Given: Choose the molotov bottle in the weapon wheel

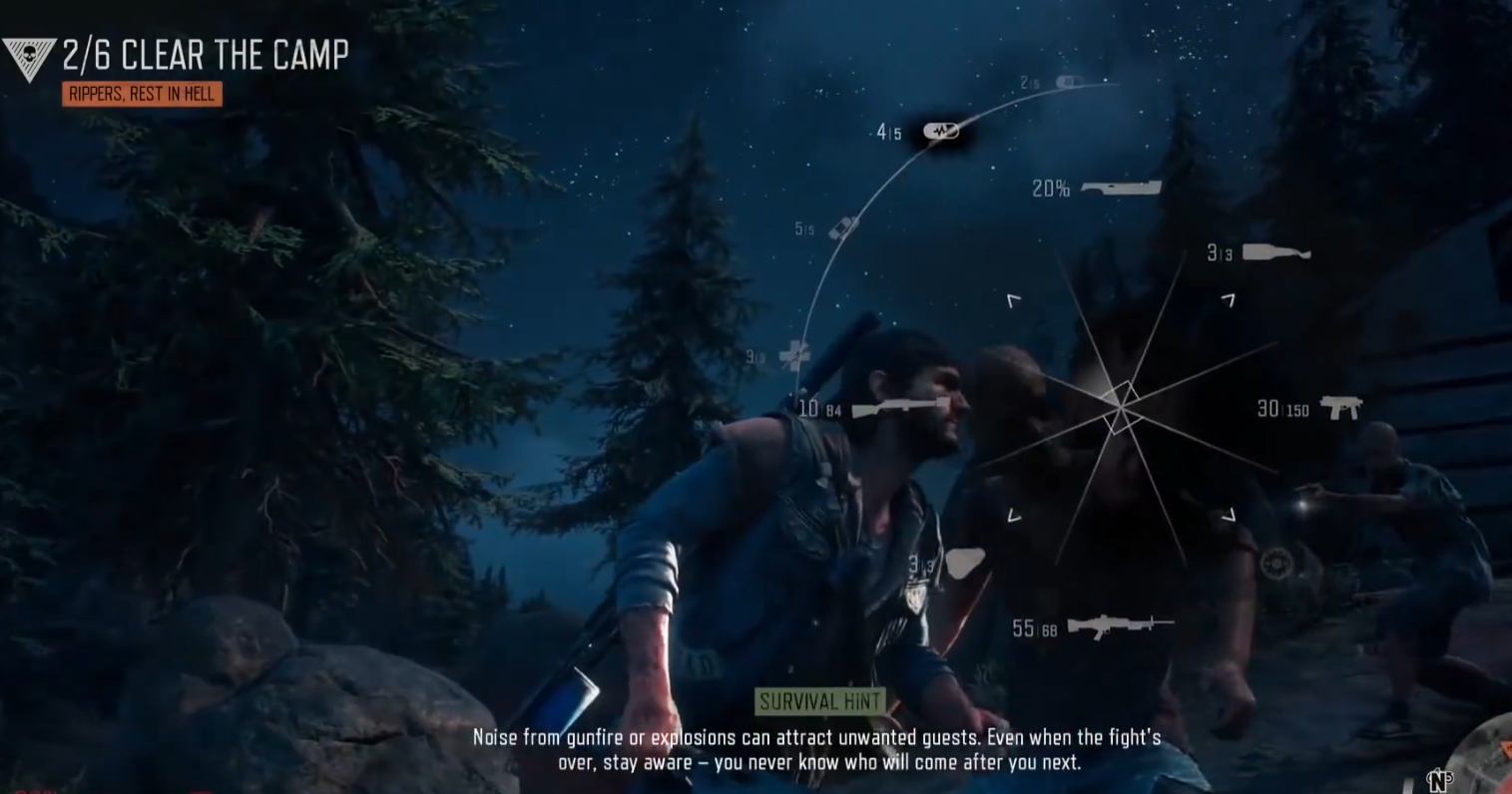Looking at the screenshot, I should [x=1275, y=252].
